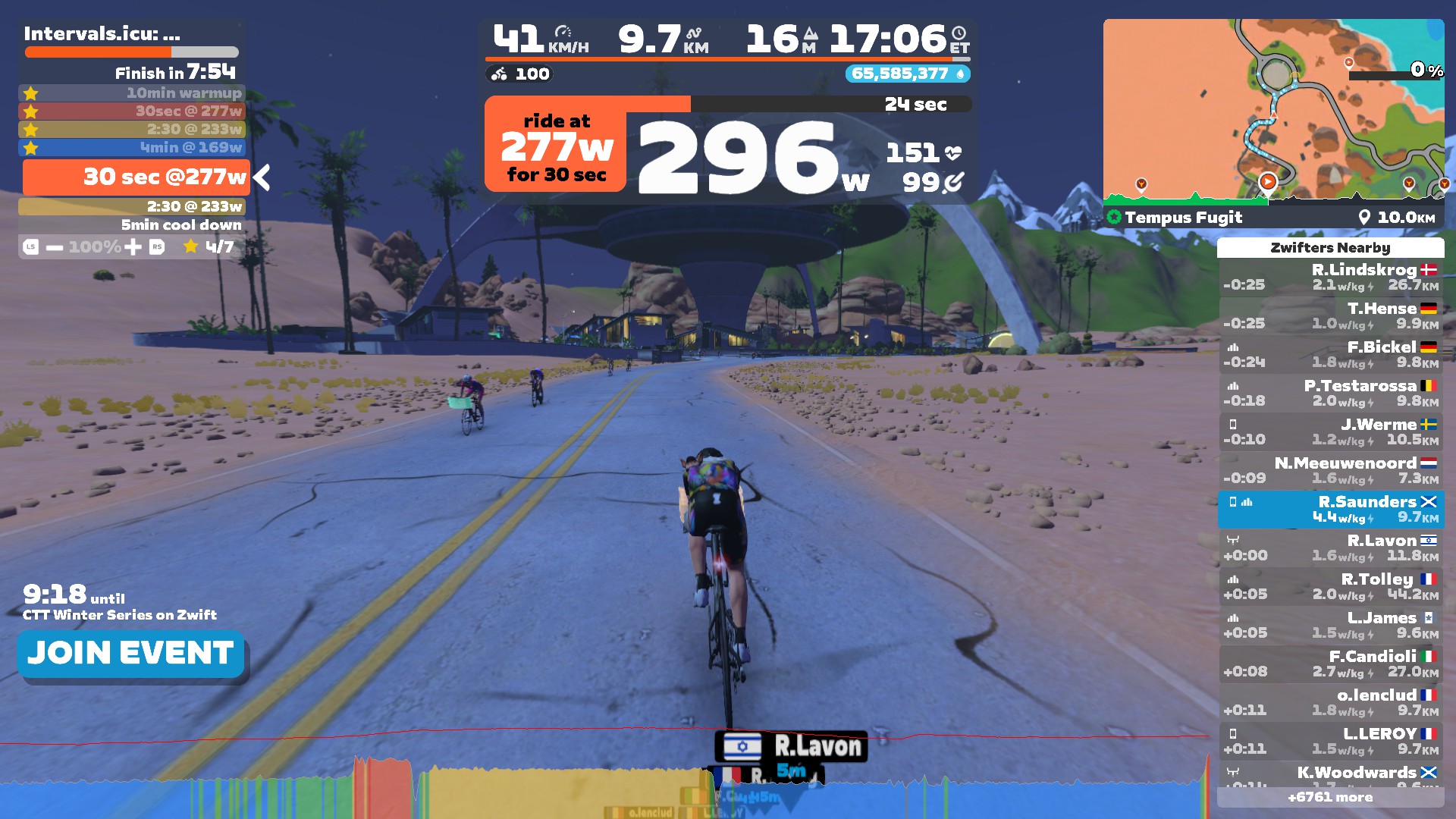Decrease workout intensity with the minus button
The width and height of the screenshot is (1456, 819).
(55, 247)
